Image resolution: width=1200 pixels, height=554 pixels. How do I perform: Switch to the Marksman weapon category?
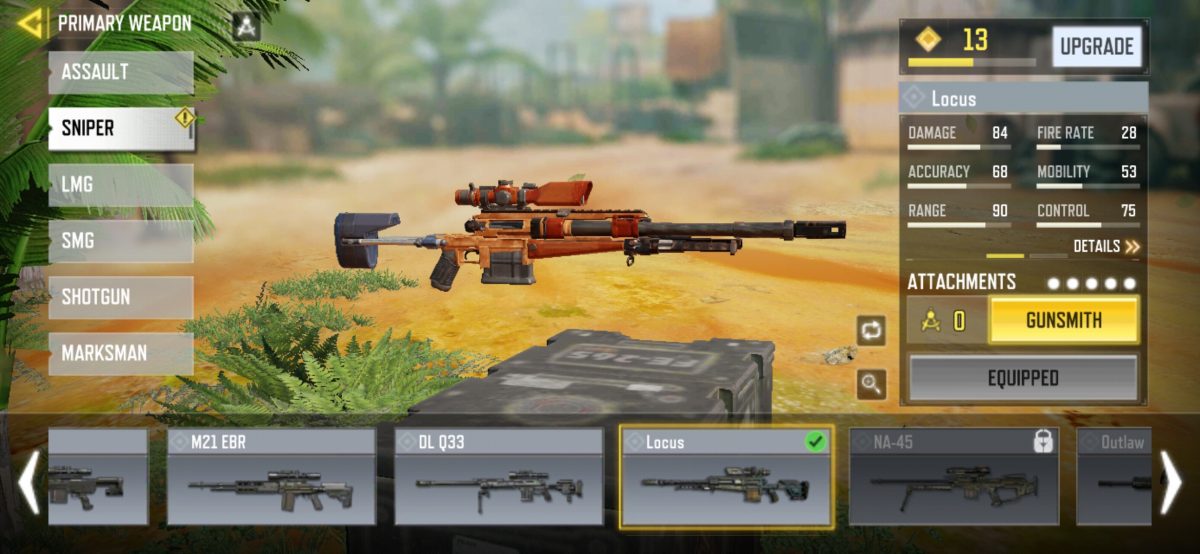[x=120, y=353]
